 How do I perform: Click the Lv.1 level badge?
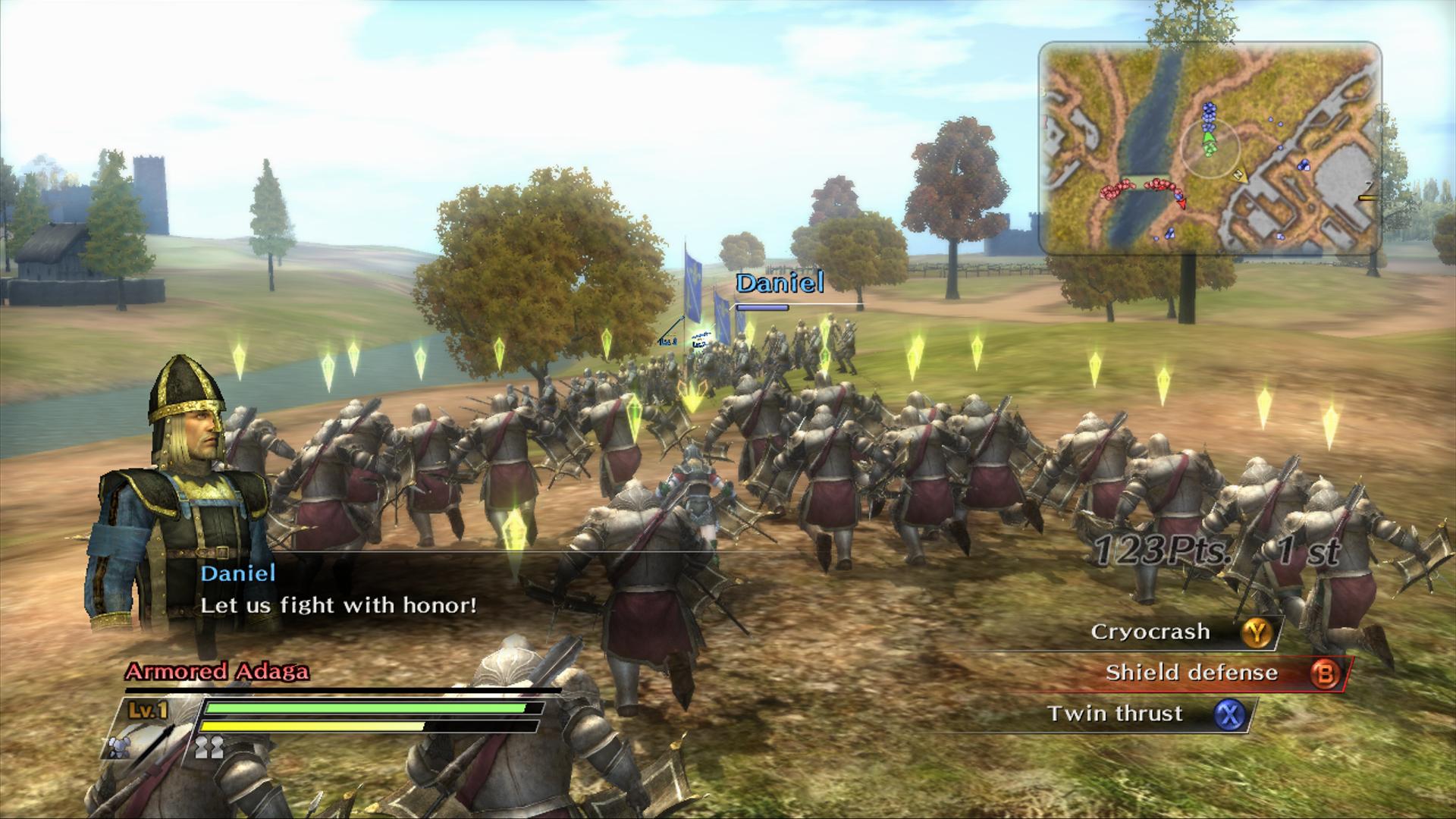pyautogui.click(x=148, y=709)
